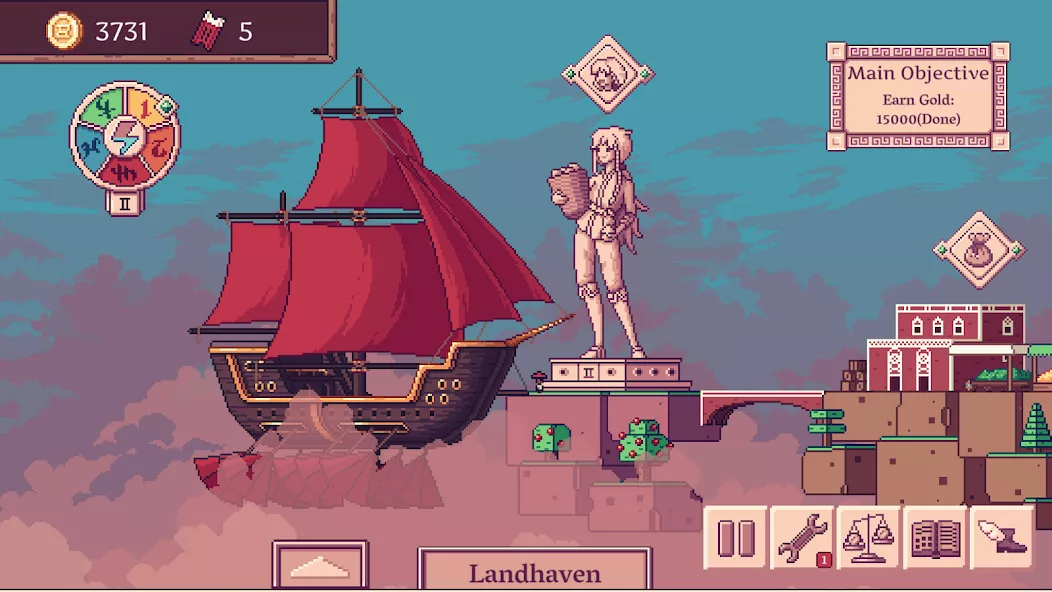Viewport: 1052px width, 592px height.
Task: Select the yellow segment of the wheel
Action: point(143,104)
